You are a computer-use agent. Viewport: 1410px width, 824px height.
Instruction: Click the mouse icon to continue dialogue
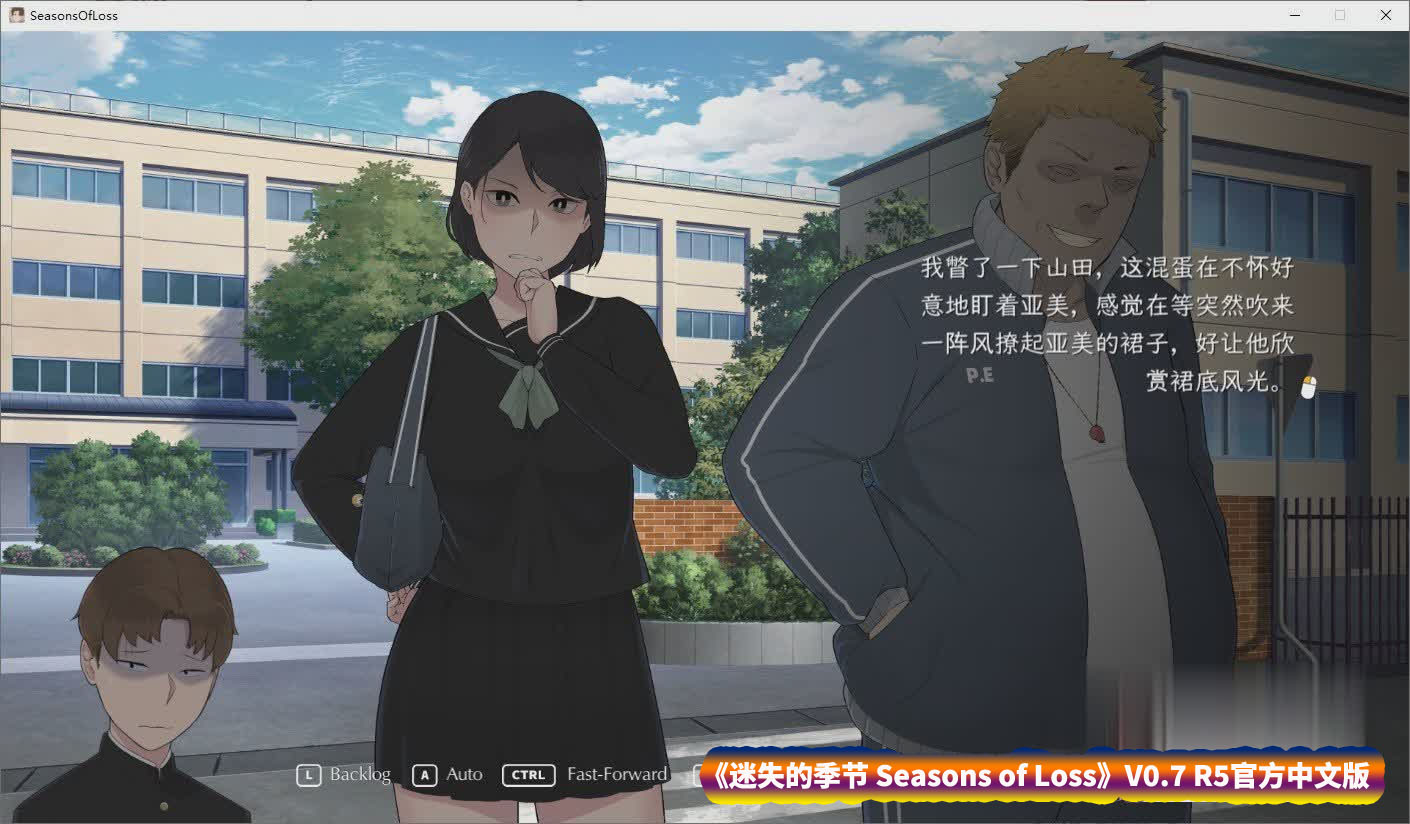tap(1309, 387)
